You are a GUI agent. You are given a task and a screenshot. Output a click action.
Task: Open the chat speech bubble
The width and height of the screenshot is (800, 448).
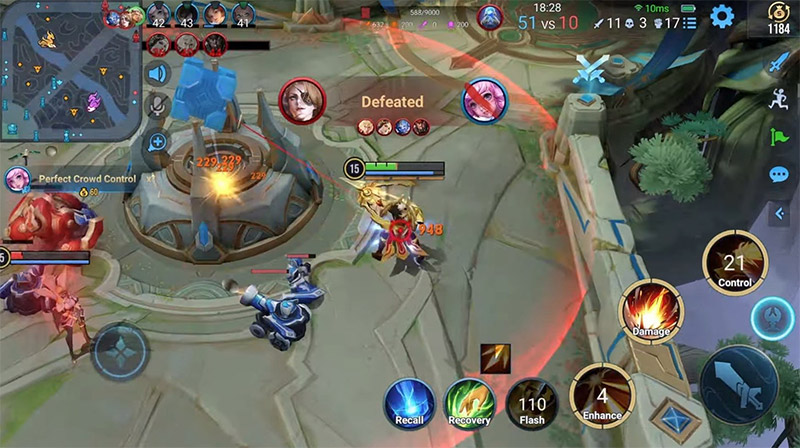[778, 175]
